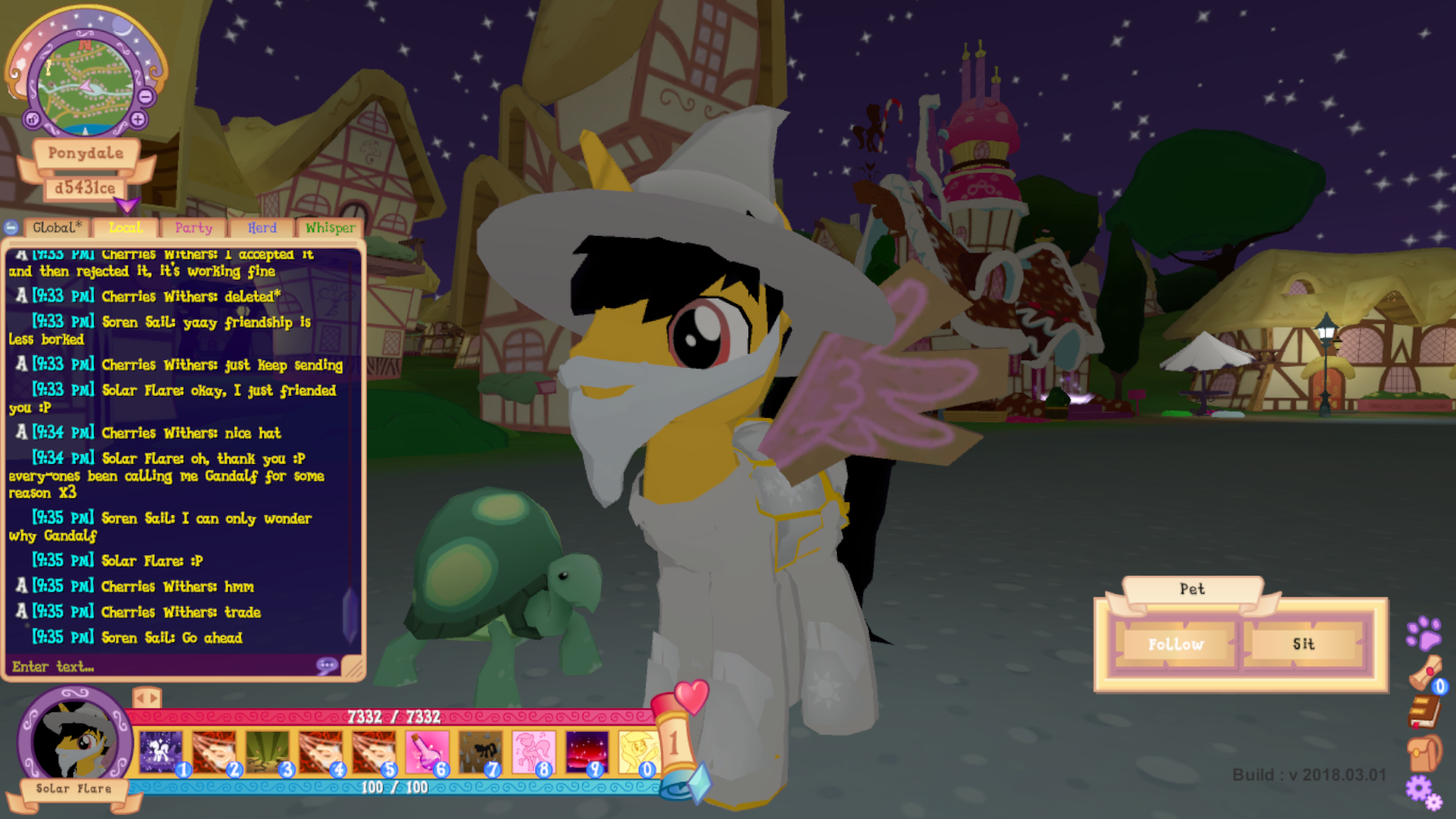Minimize the chat window with blue button
1456x819 pixels.
point(11,227)
